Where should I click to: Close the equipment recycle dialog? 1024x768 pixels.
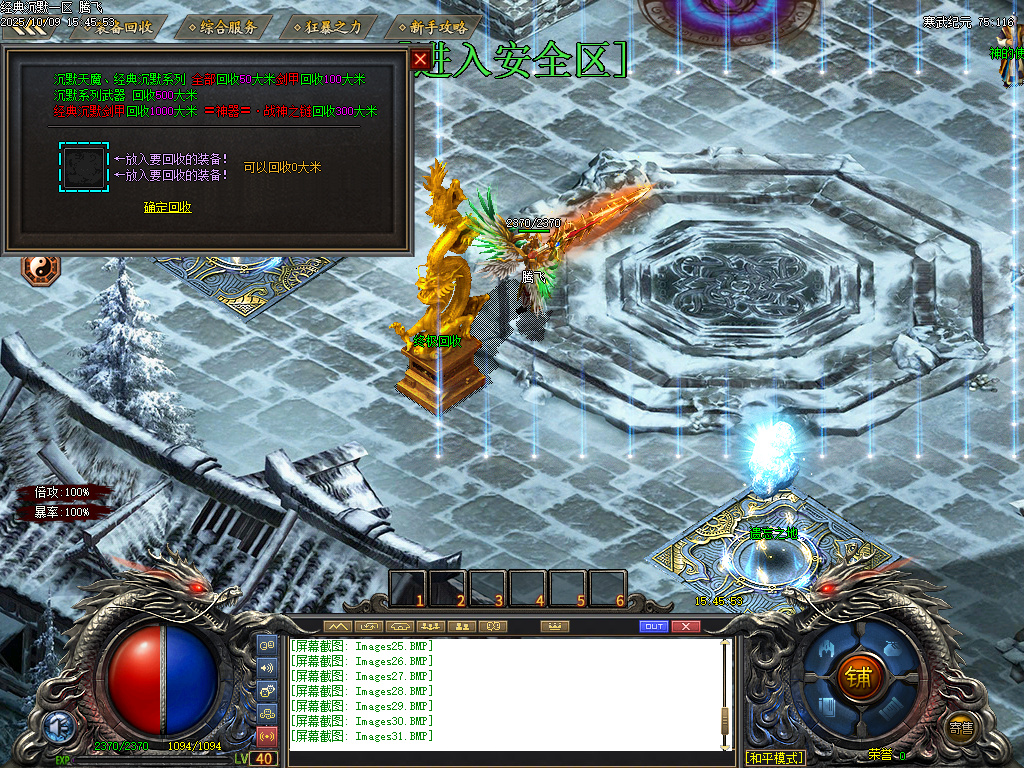pyautogui.click(x=420, y=59)
